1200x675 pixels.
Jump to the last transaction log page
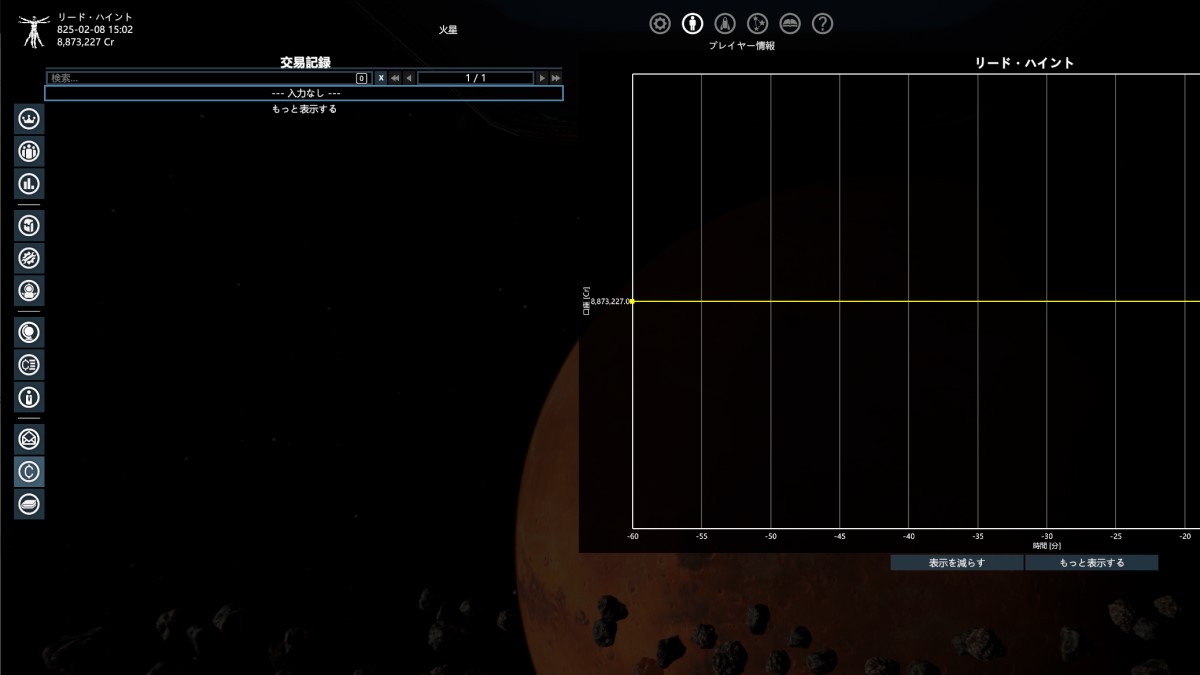click(x=555, y=78)
